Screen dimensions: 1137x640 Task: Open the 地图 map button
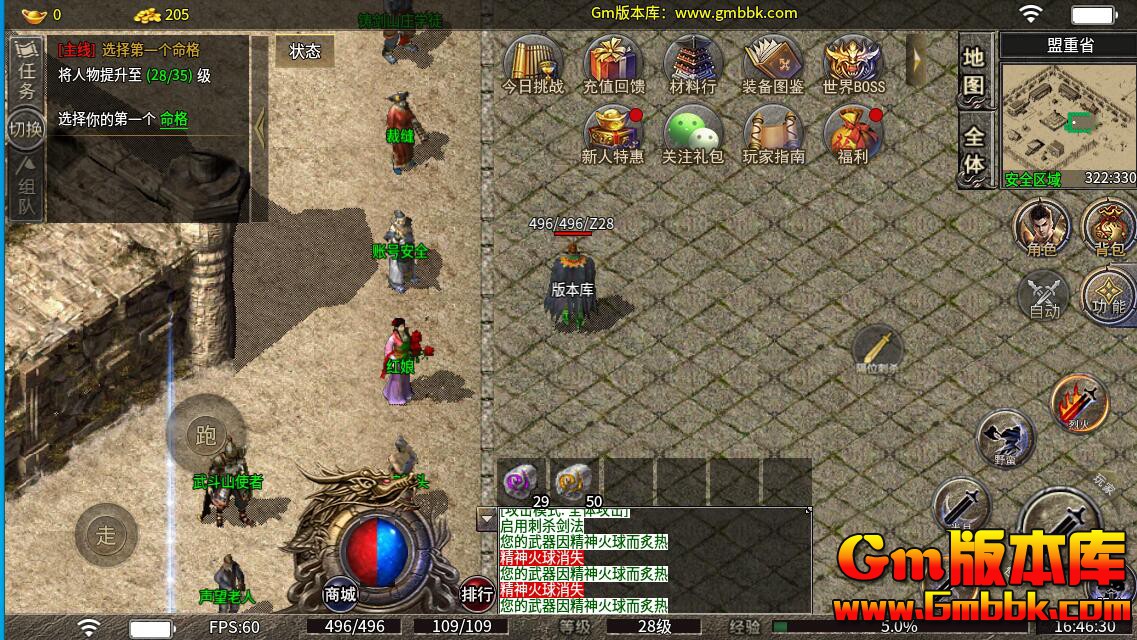click(974, 71)
